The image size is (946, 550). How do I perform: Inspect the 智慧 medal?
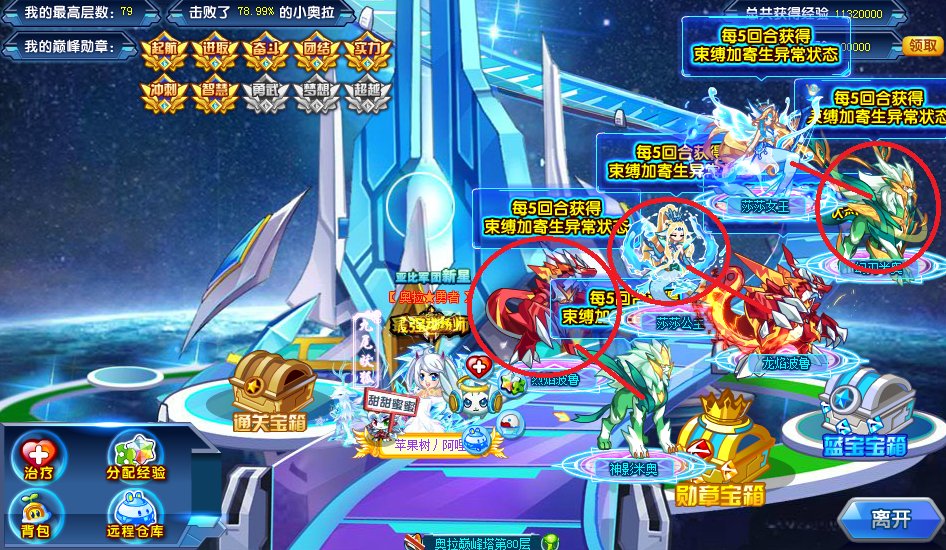coord(215,94)
